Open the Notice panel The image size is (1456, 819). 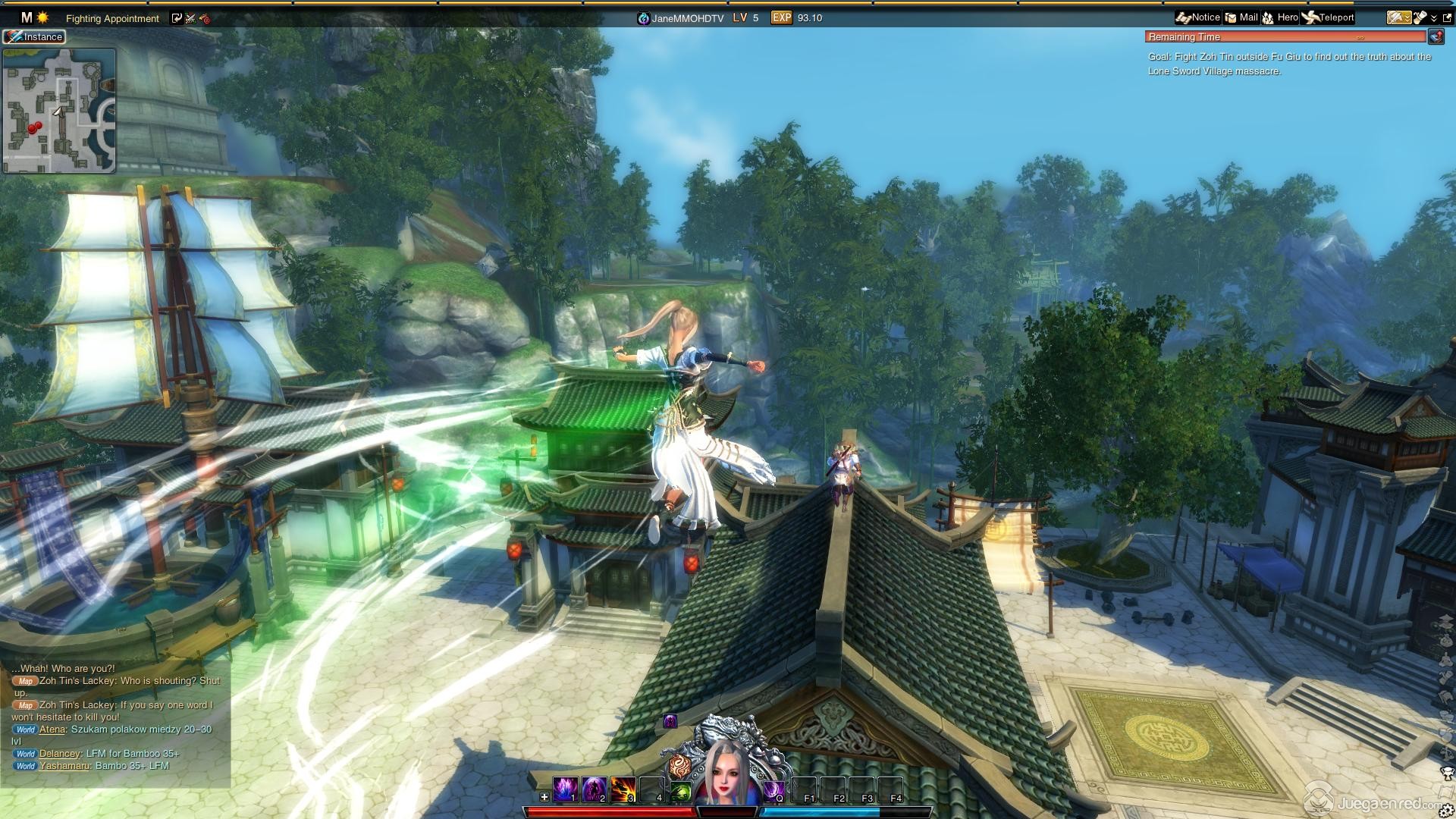click(x=1197, y=17)
